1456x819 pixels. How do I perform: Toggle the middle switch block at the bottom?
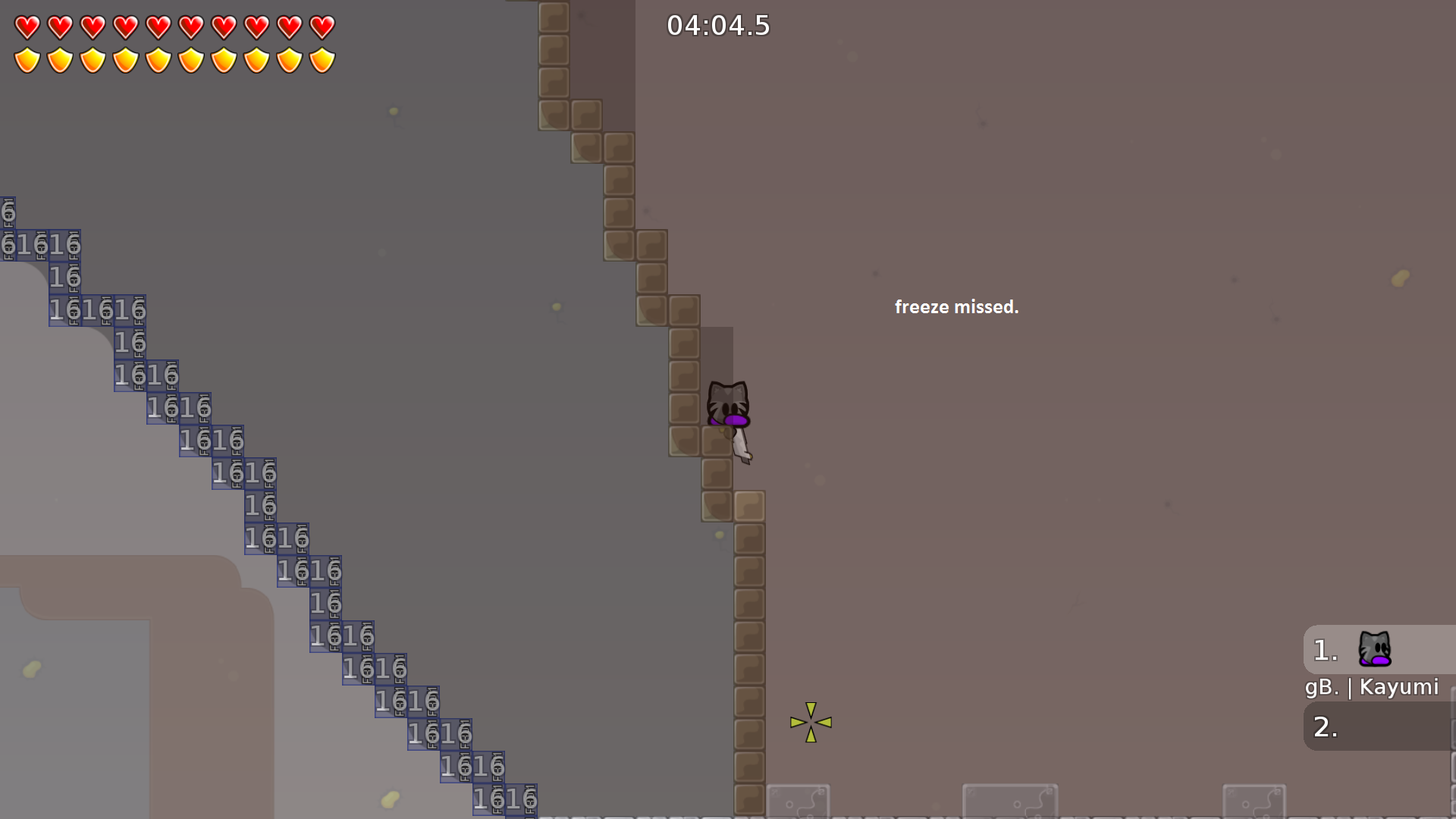pyautogui.click(x=1011, y=802)
